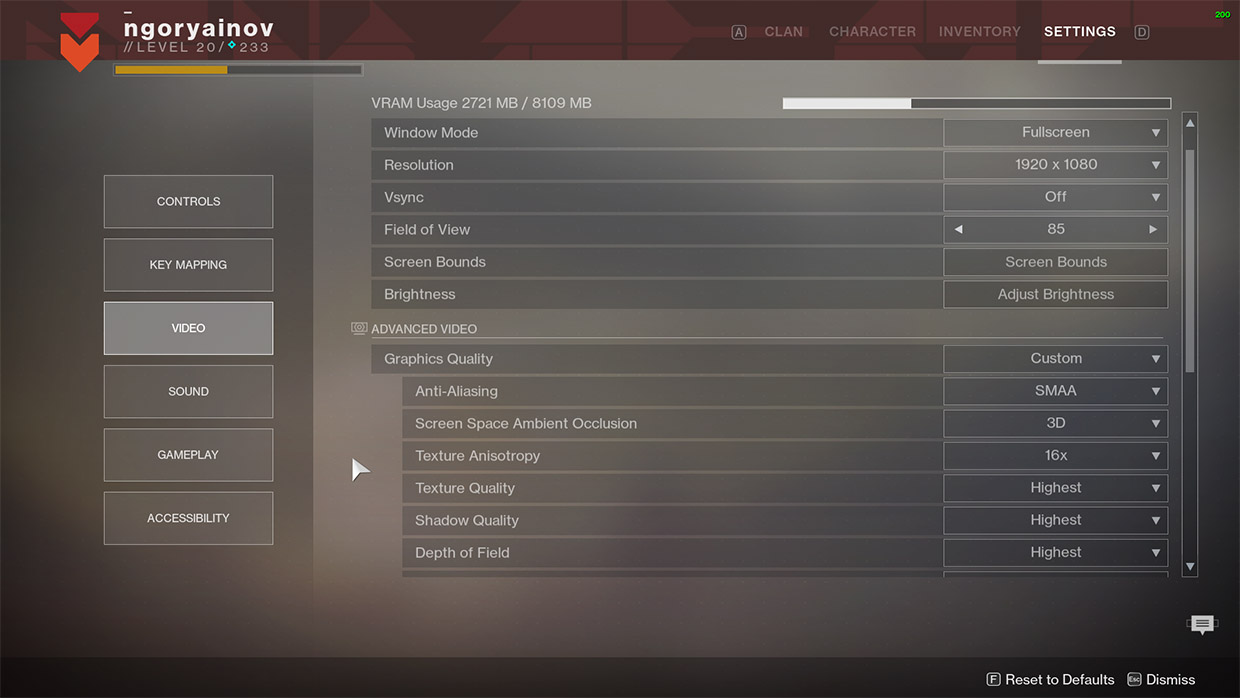Change the Resolution dropdown
The height and width of the screenshot is (698, 1240).
coord(1056,165)
